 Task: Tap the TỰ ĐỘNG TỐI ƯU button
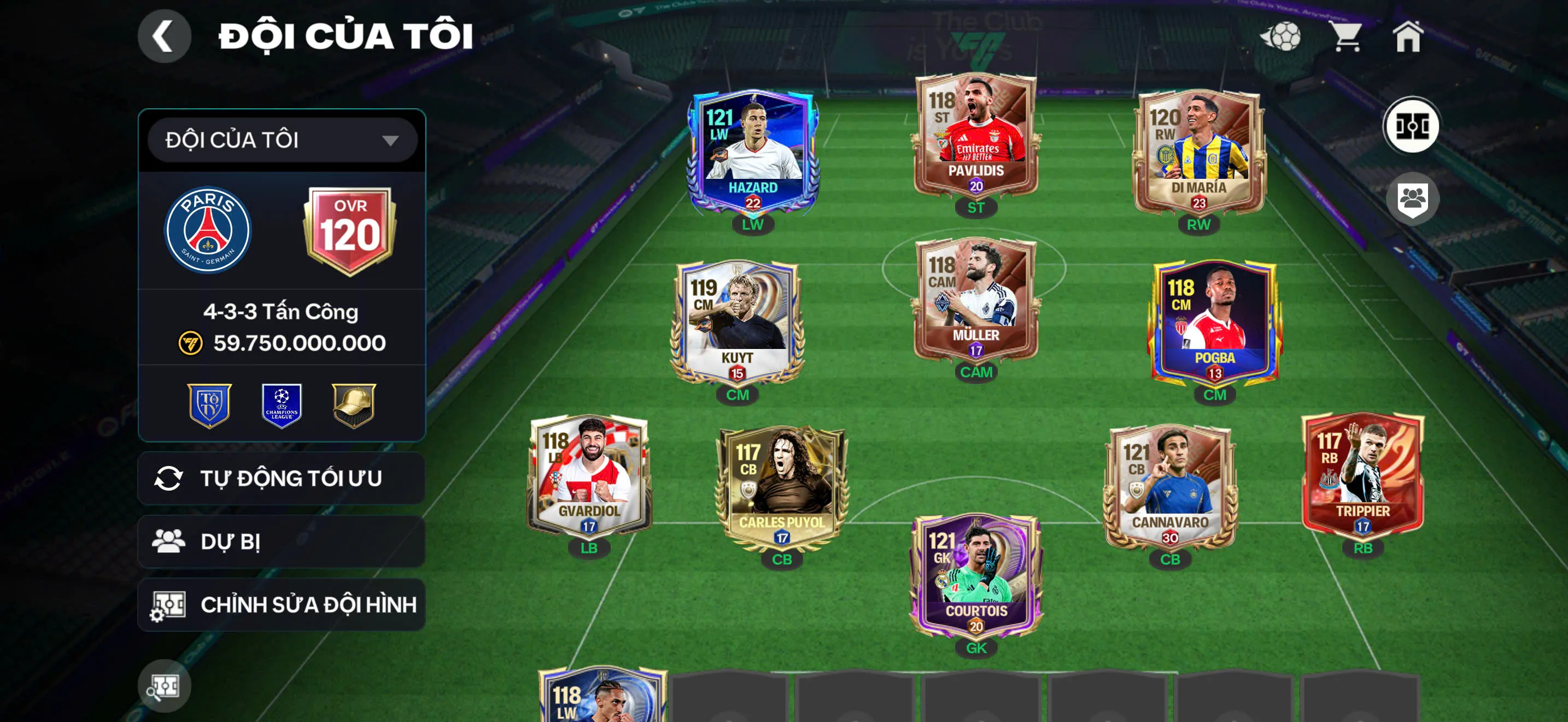[282, 479]
